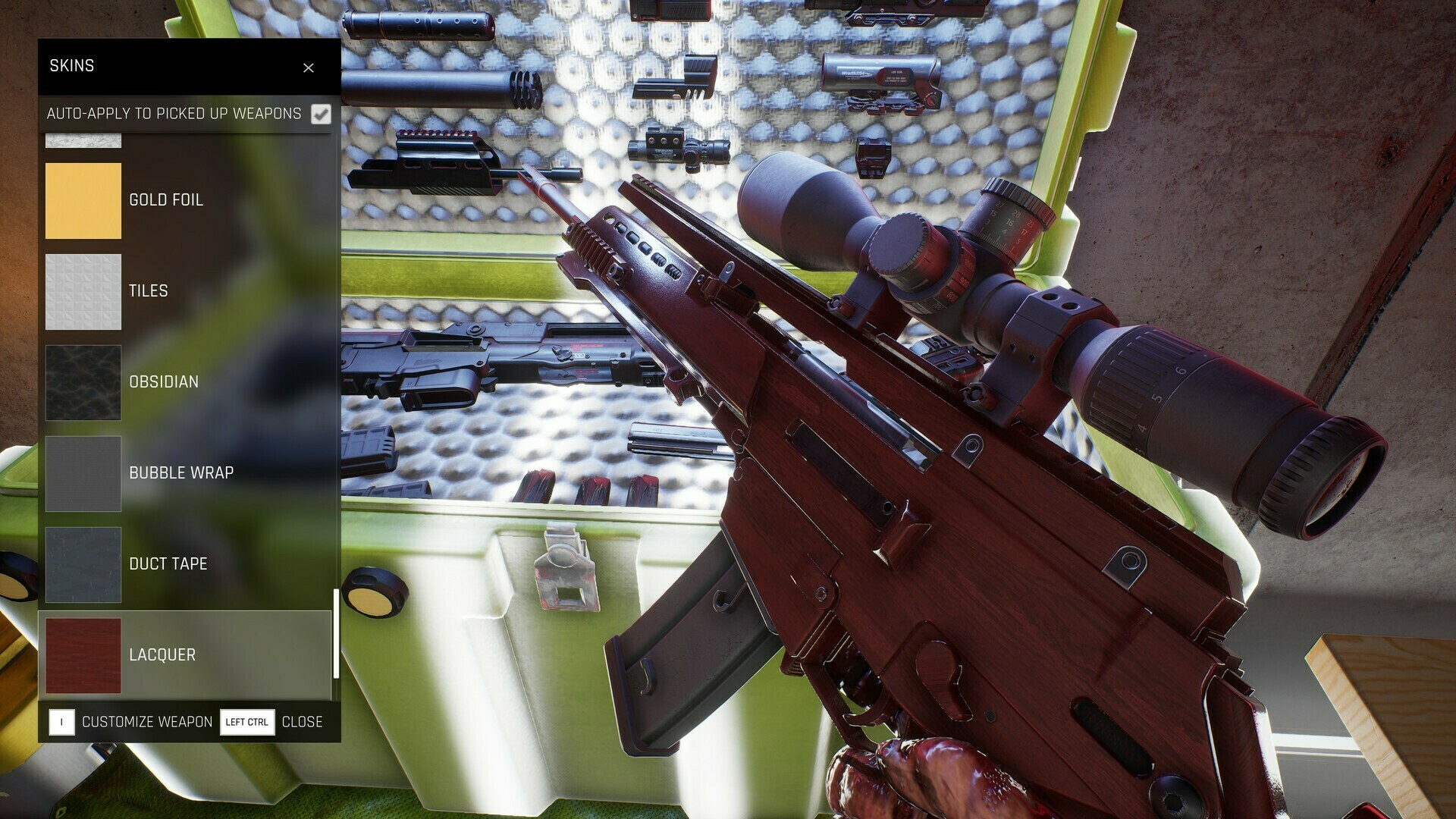This screenshot has height=819, width=1456.
Task: Select the partially visible skin above Gold Foil
Action: tap(83, 139)
